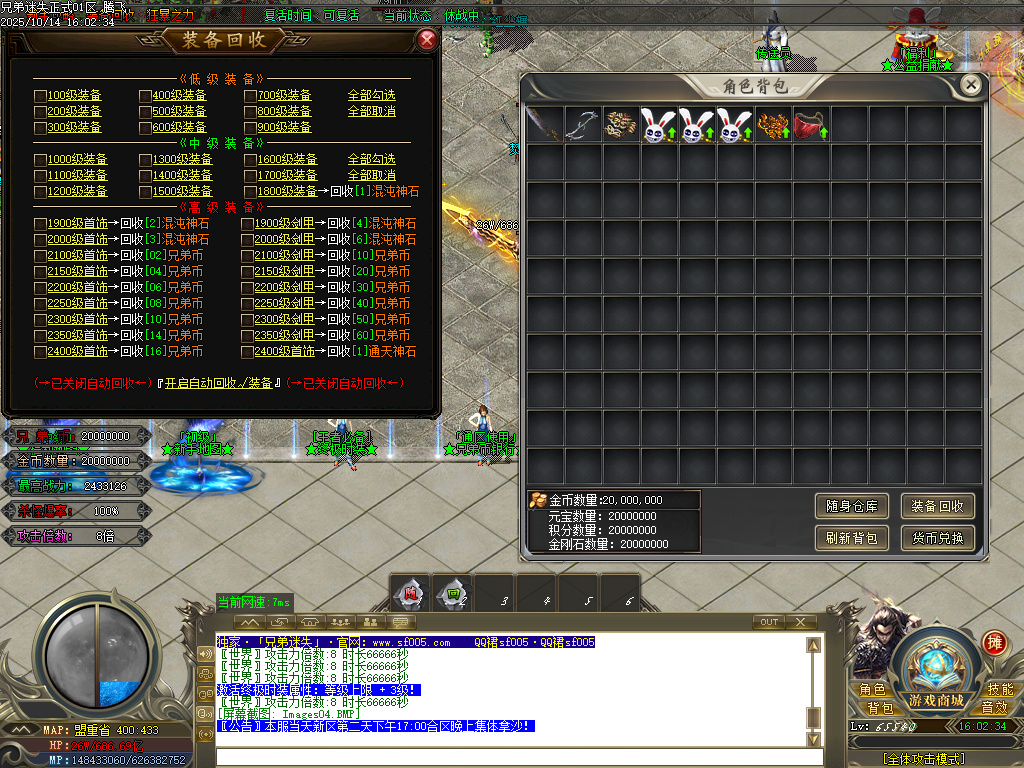The width and height of the screenshot is (1024, 768).
Task: Click the 装备回收 button in the bag
Action: (937, 507)
